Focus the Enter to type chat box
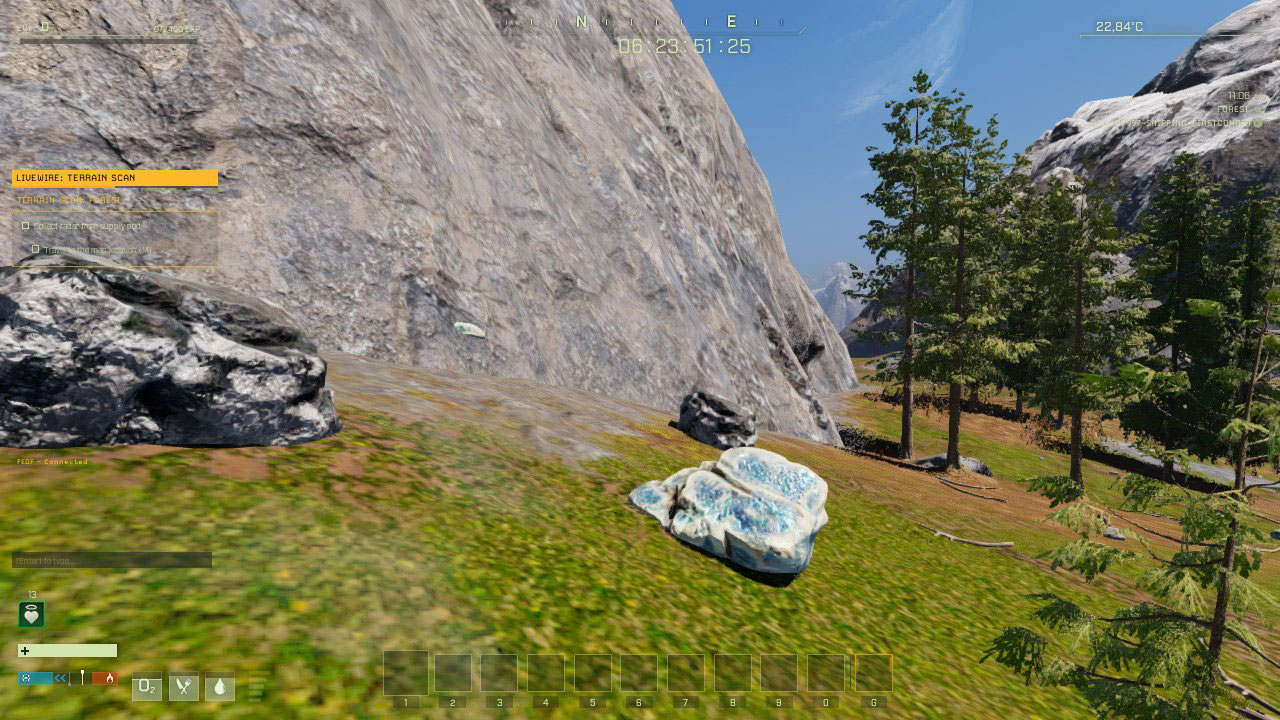The image size is (1280, 720). point(111,560)
